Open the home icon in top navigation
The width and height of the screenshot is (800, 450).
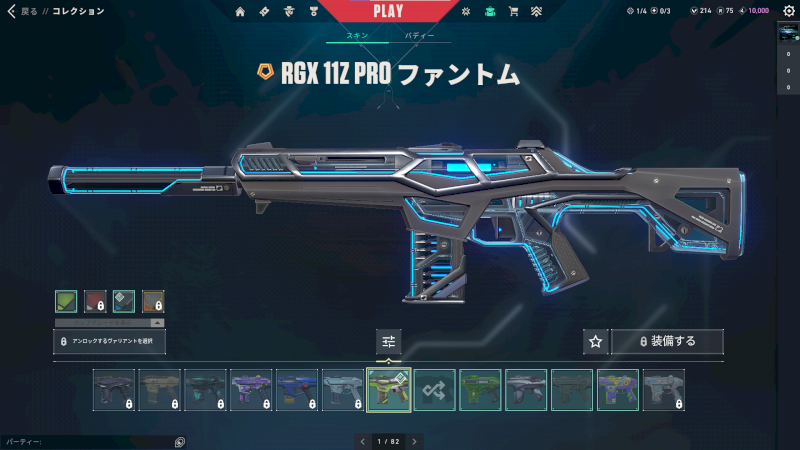pyautogui.click(x=240, y=12)
